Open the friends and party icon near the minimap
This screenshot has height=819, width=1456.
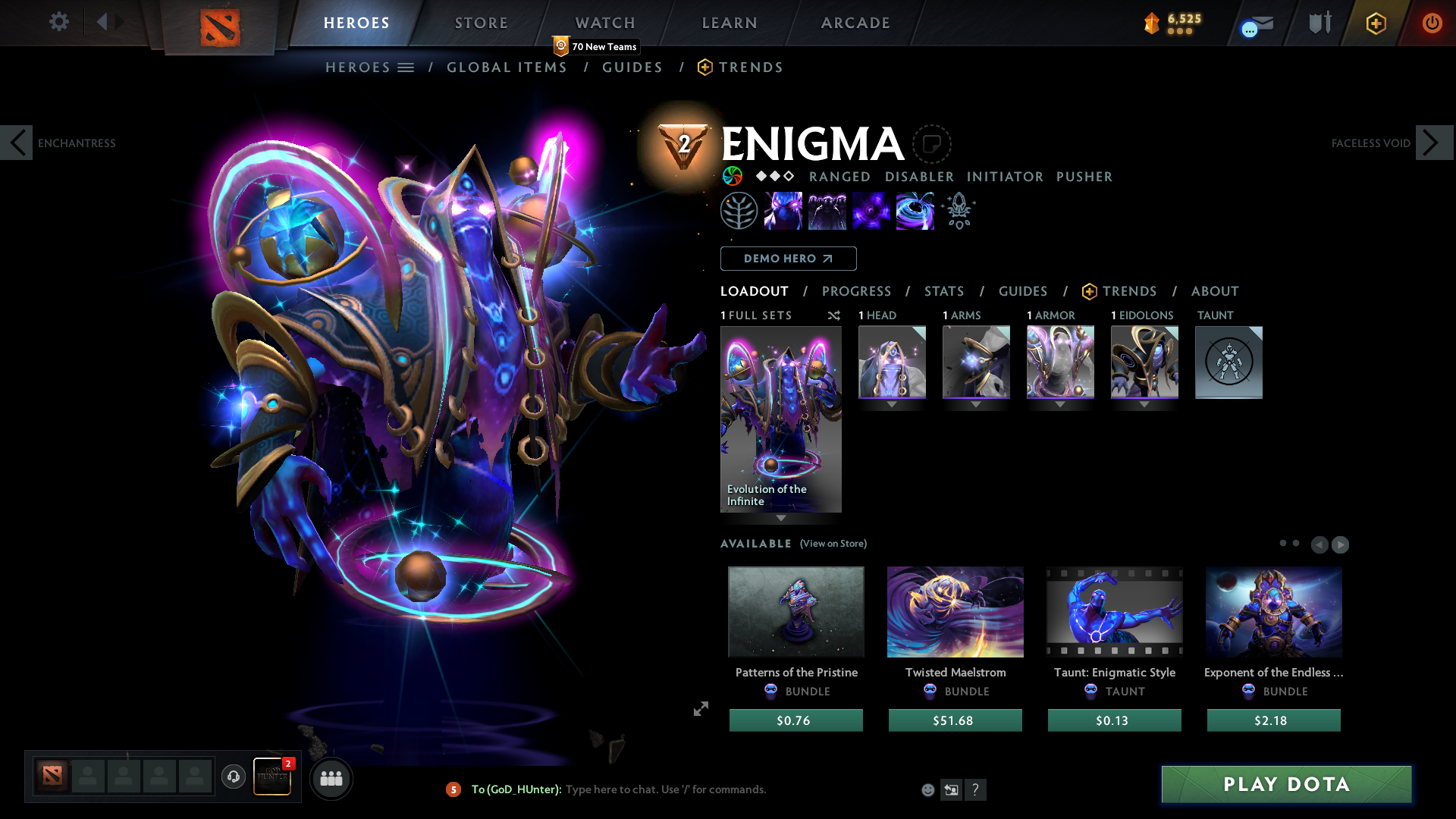331,778
